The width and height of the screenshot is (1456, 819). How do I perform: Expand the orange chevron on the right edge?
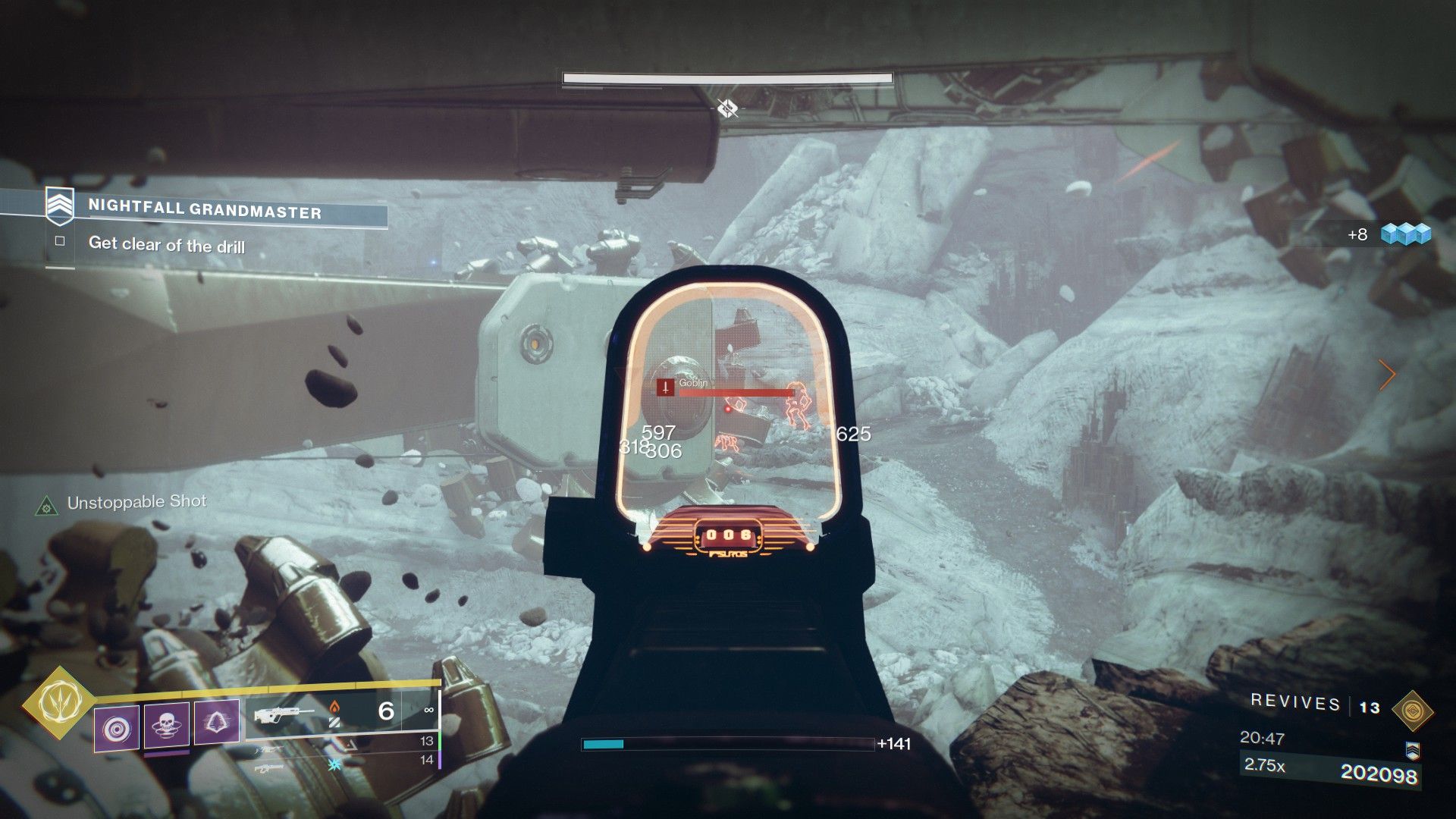click(x=1389, y=375)
